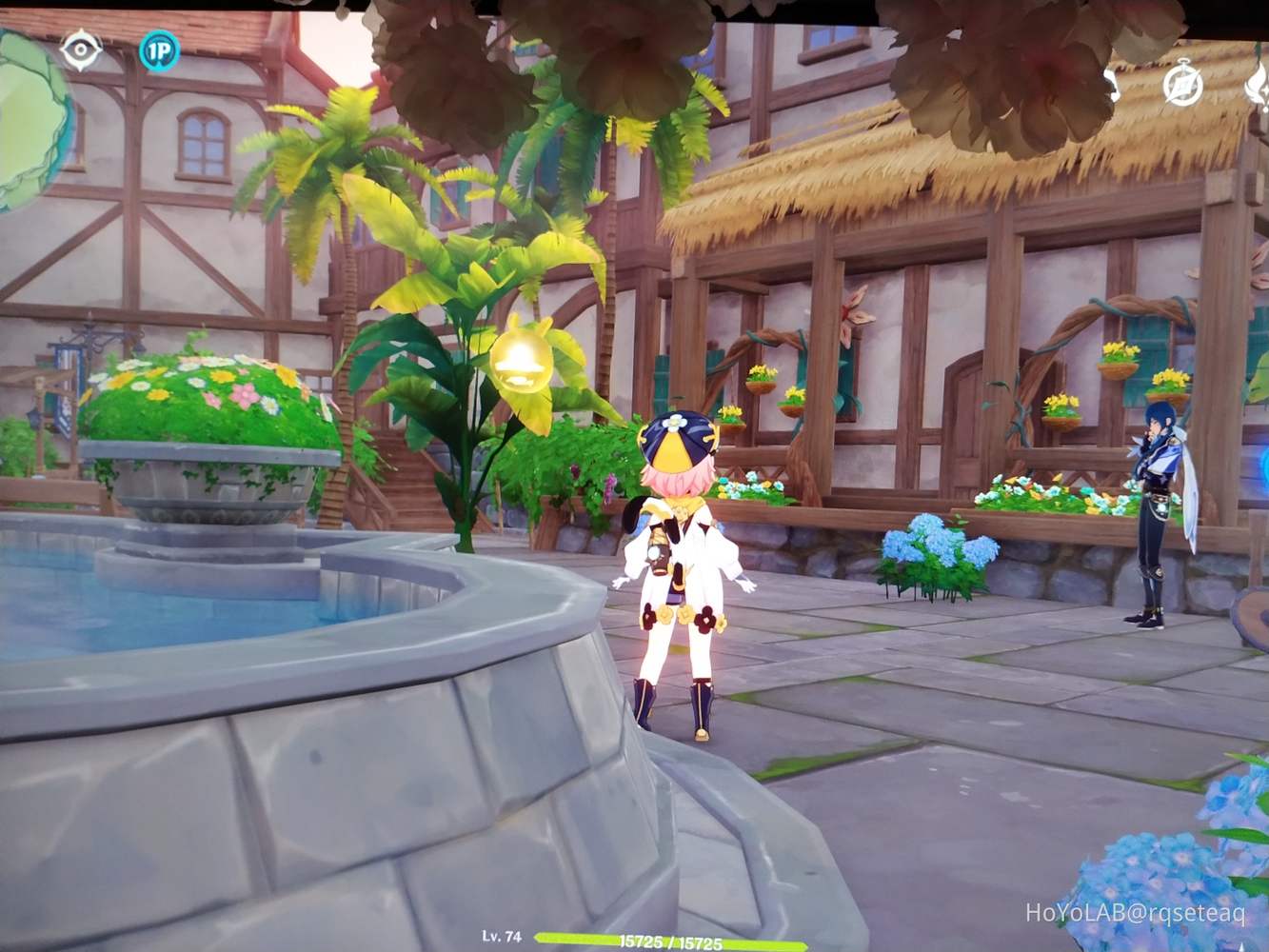Click the eye-shaped free camera icon
The image size is (1269, 952).
tap(79, 51)
